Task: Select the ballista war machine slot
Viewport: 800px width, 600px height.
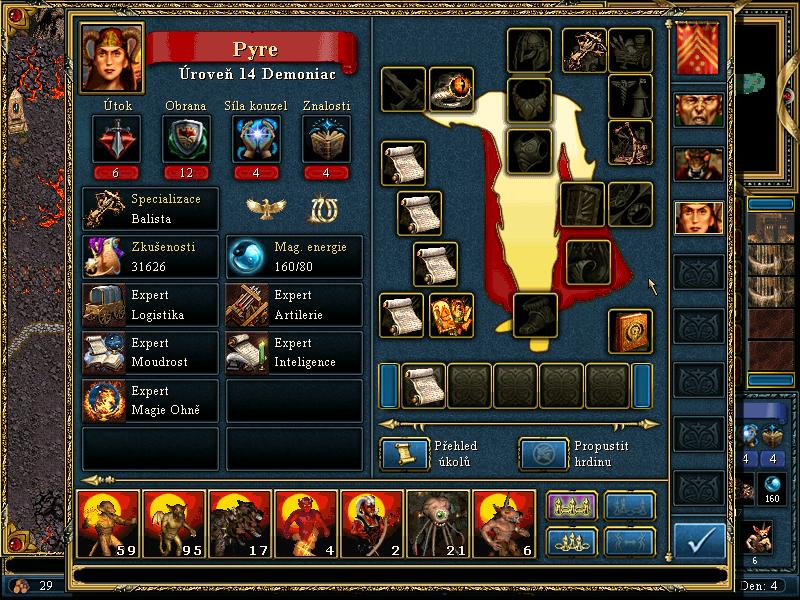Action: click(x=584, y=47)
